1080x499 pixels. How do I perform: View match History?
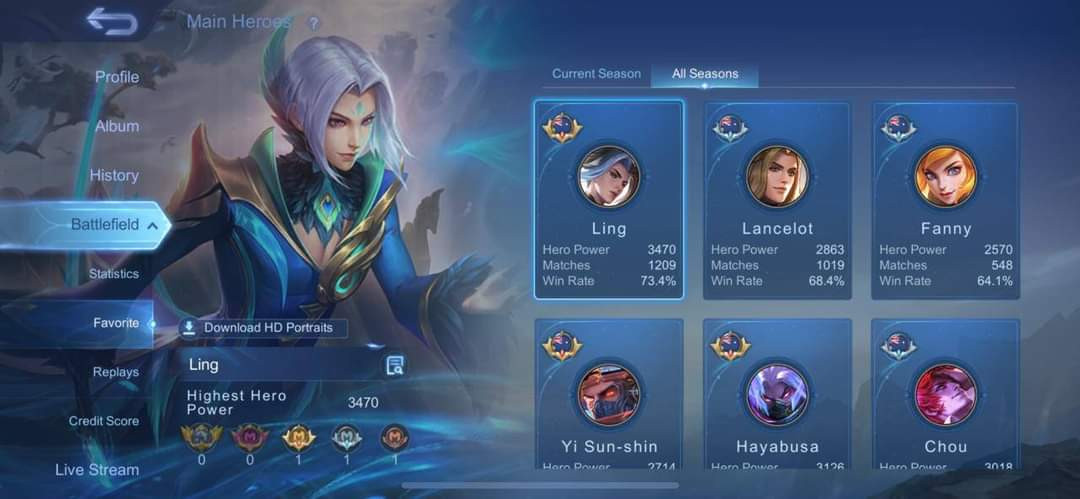[114, 175]
